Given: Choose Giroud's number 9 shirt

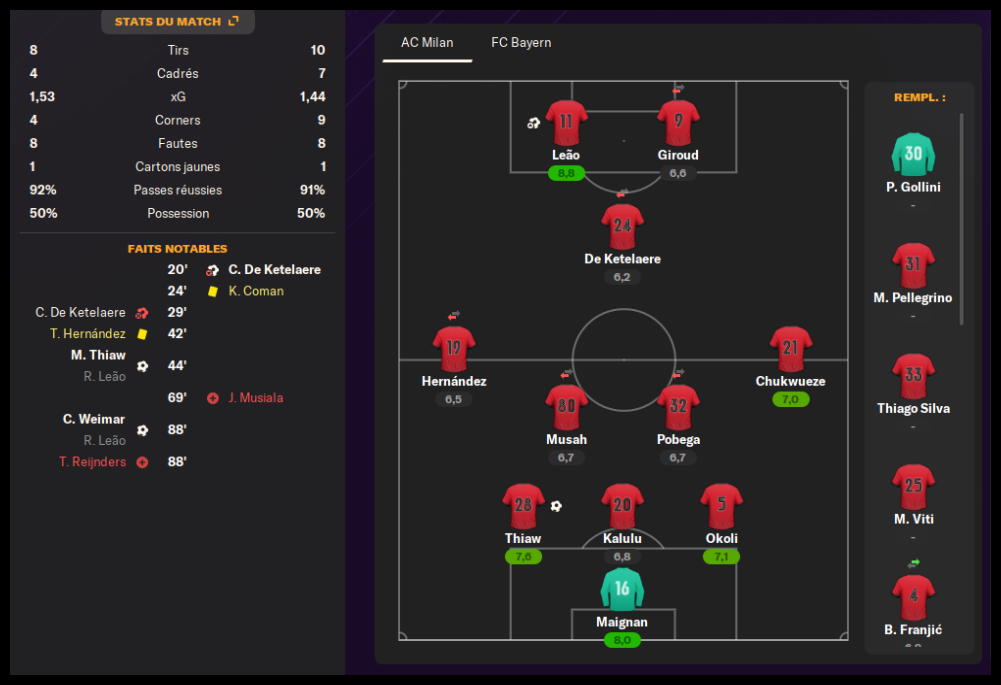Looking at the screenshot, I should (678, 123).
